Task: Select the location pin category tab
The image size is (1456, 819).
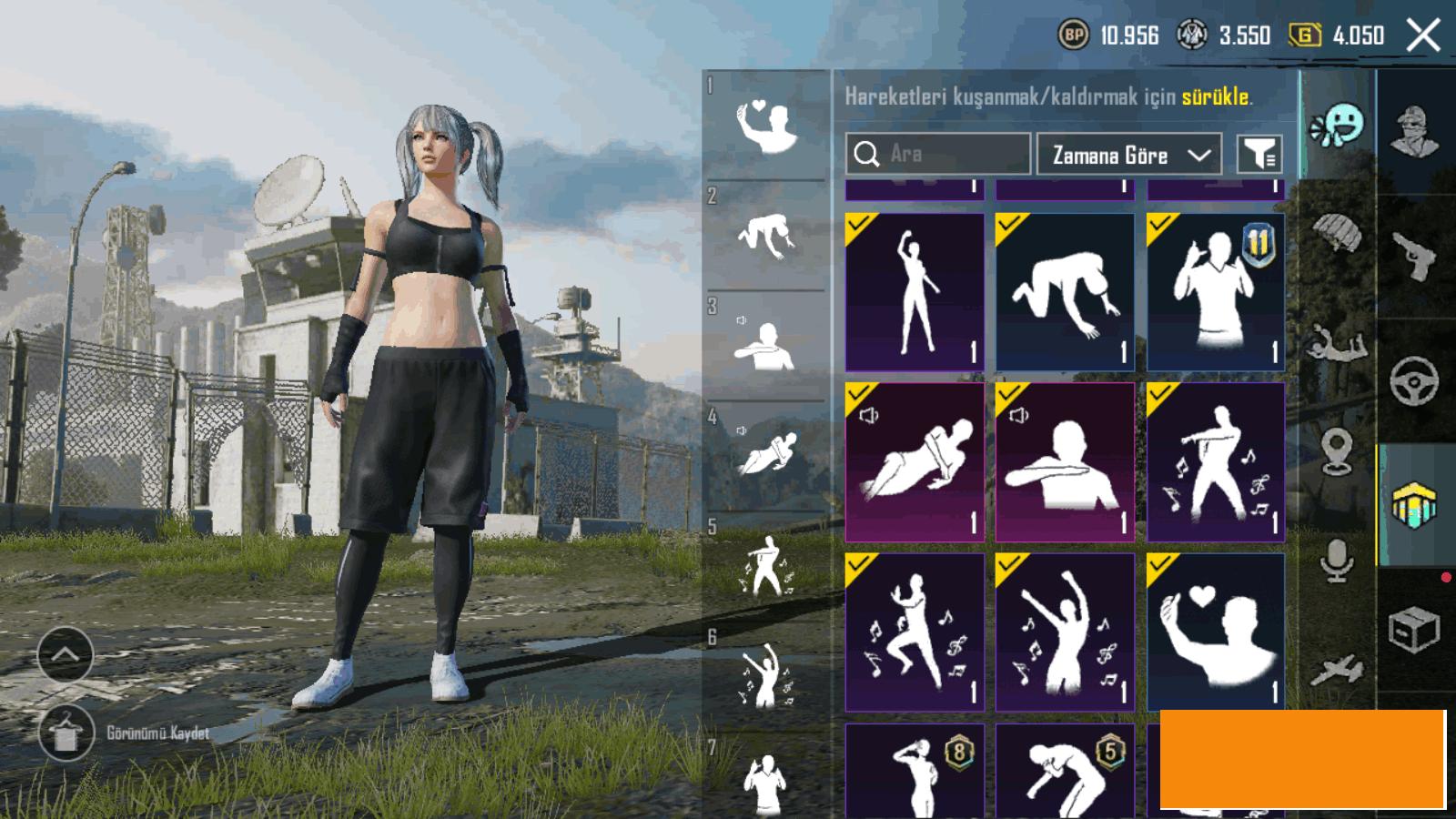Action: tap(1336, 451)
